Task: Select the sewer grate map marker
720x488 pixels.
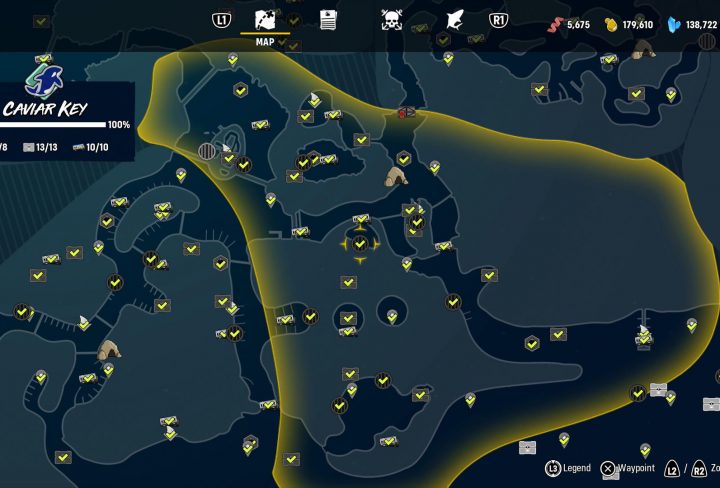Action: click(208, 151)
